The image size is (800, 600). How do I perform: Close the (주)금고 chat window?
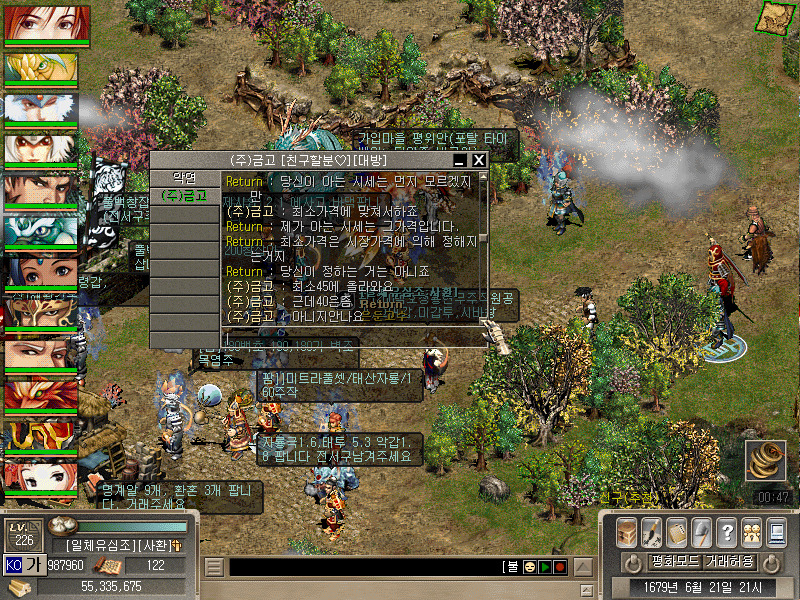pyautogui.click(x=479, y=160)
